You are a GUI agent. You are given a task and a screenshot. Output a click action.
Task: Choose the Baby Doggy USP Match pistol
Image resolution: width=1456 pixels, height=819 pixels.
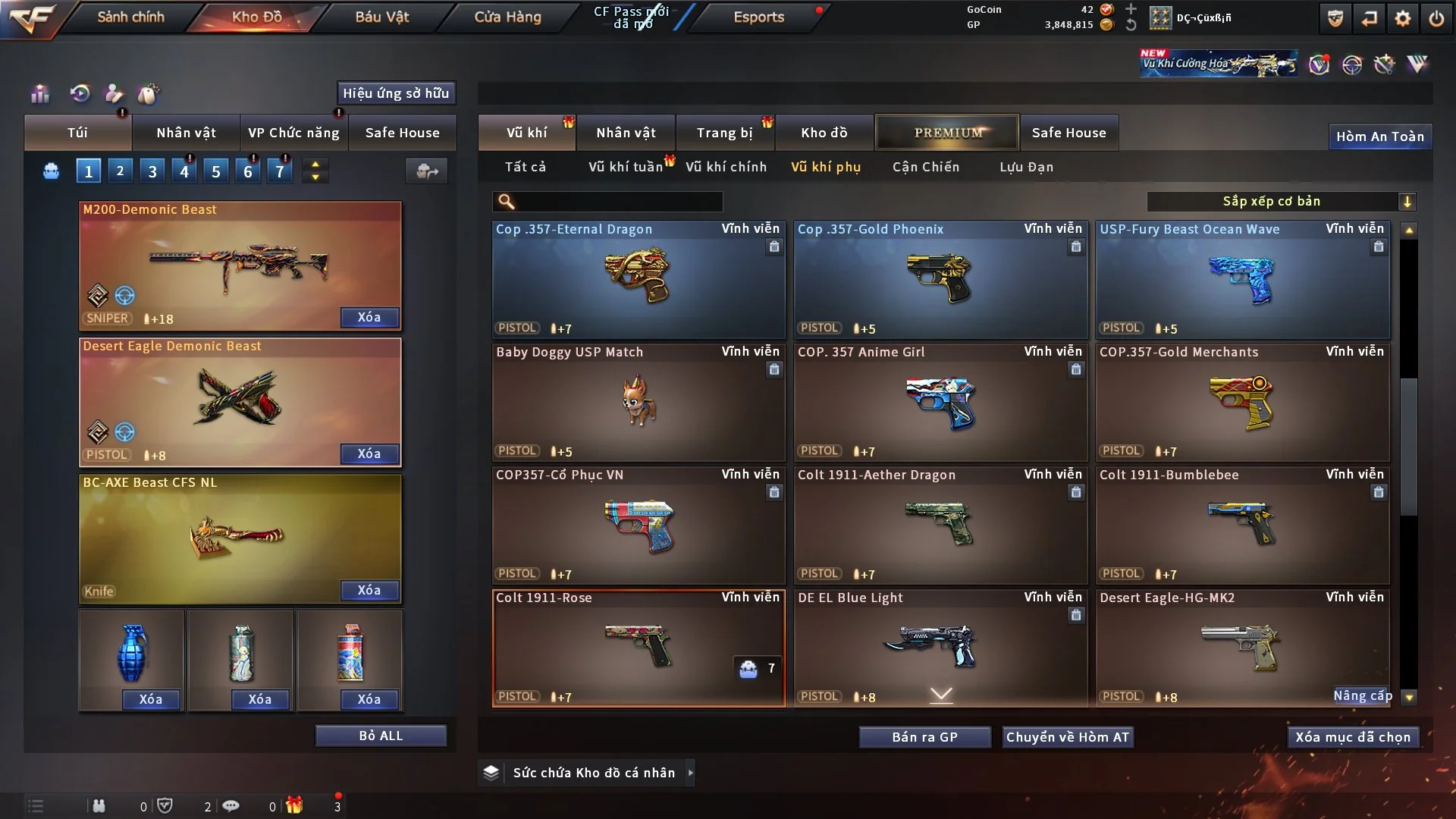click(x=639, y=402)
